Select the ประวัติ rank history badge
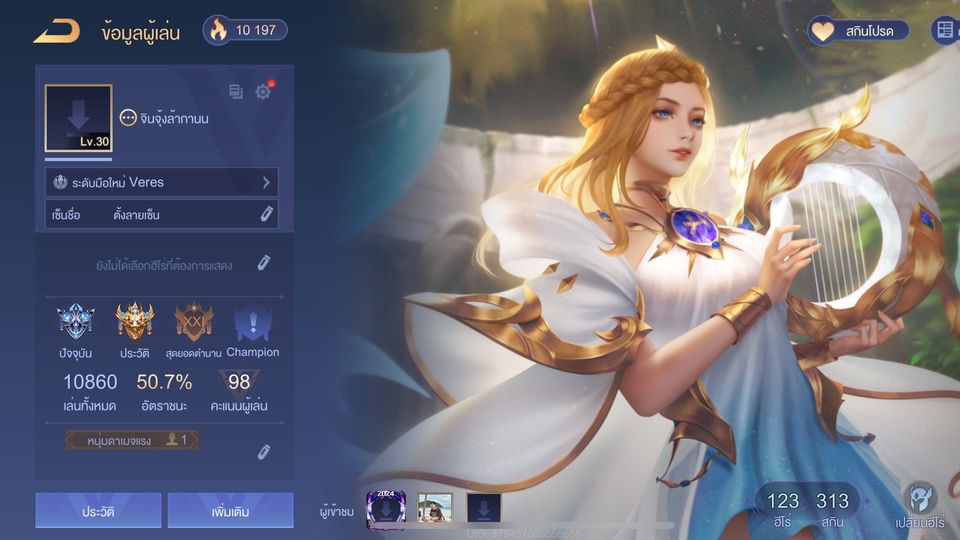The height and width of the screenshot is (540, 960). point(135,323)
